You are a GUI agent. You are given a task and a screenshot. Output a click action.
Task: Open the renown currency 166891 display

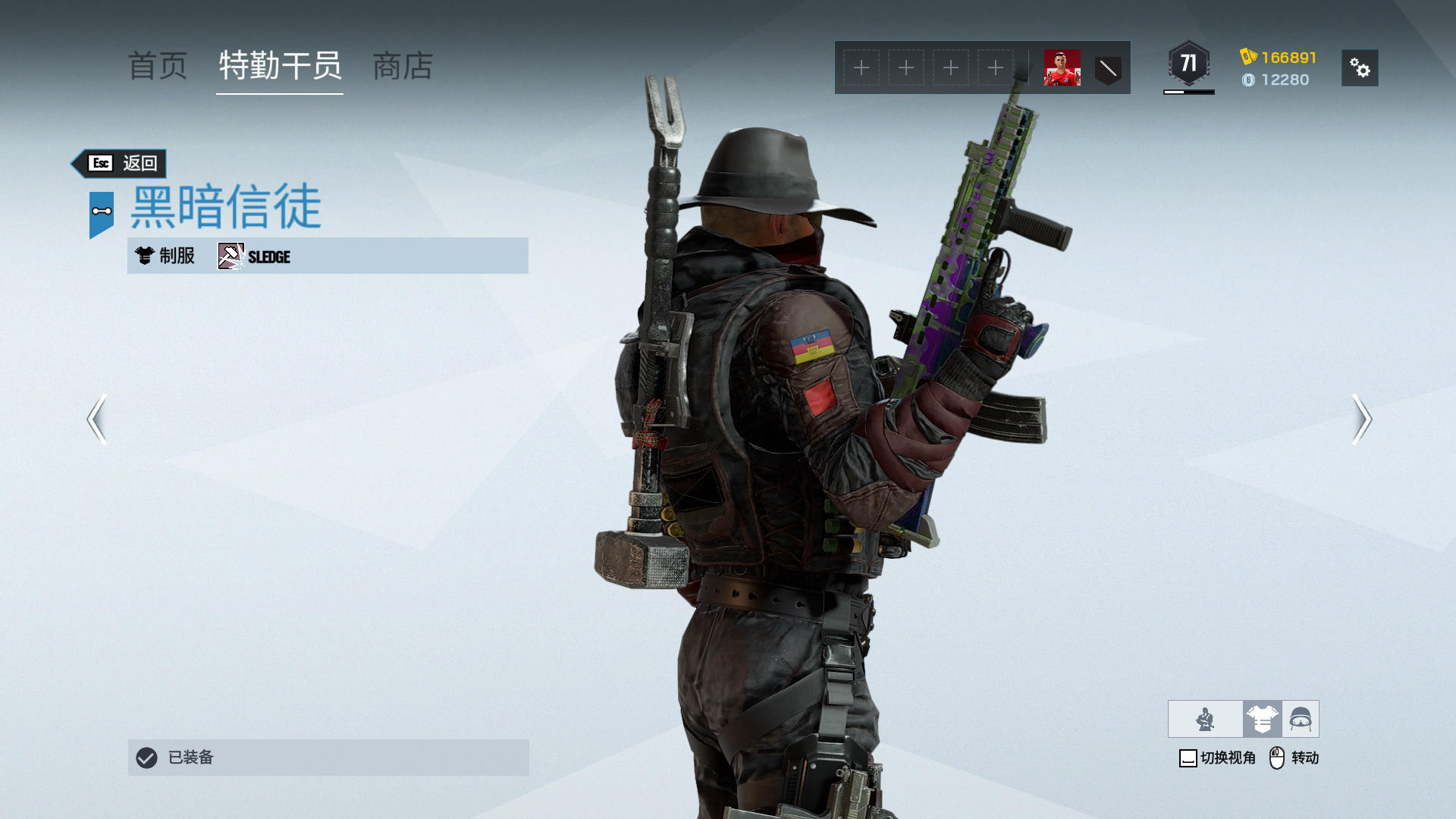pyautogui.click(x=1279, y=58)
